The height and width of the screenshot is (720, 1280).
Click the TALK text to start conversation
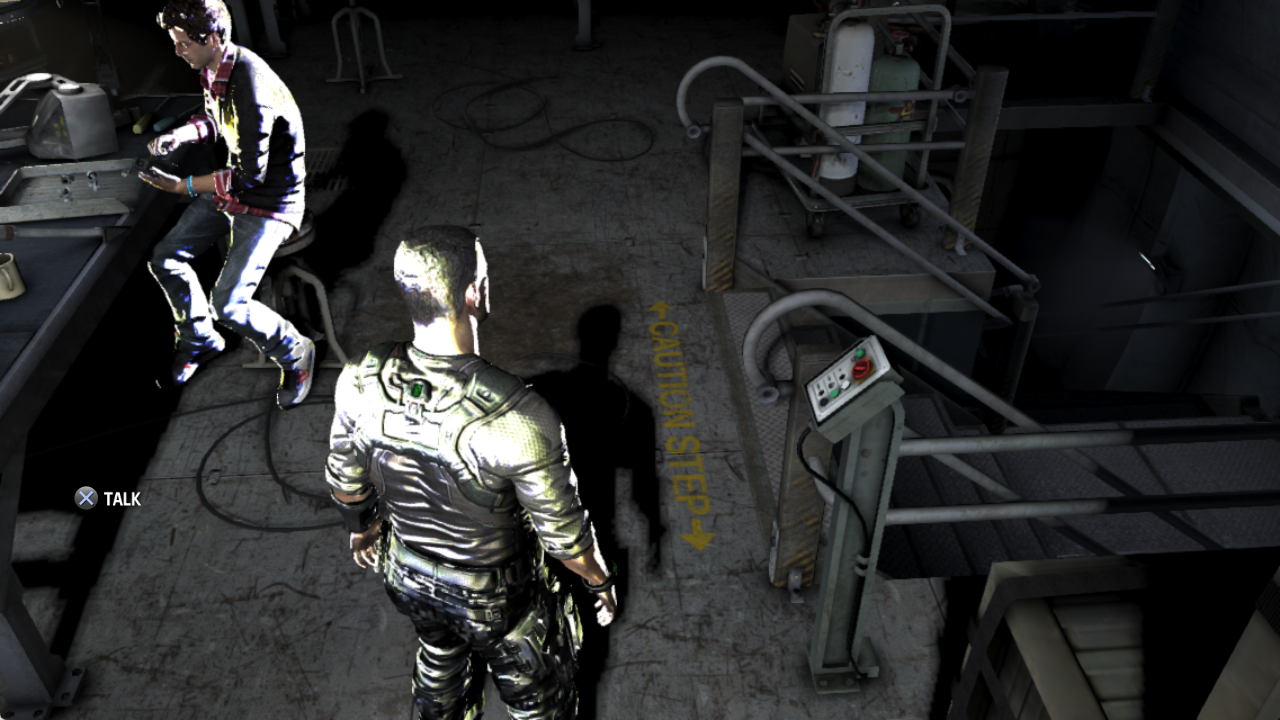[x=122, y=496]
